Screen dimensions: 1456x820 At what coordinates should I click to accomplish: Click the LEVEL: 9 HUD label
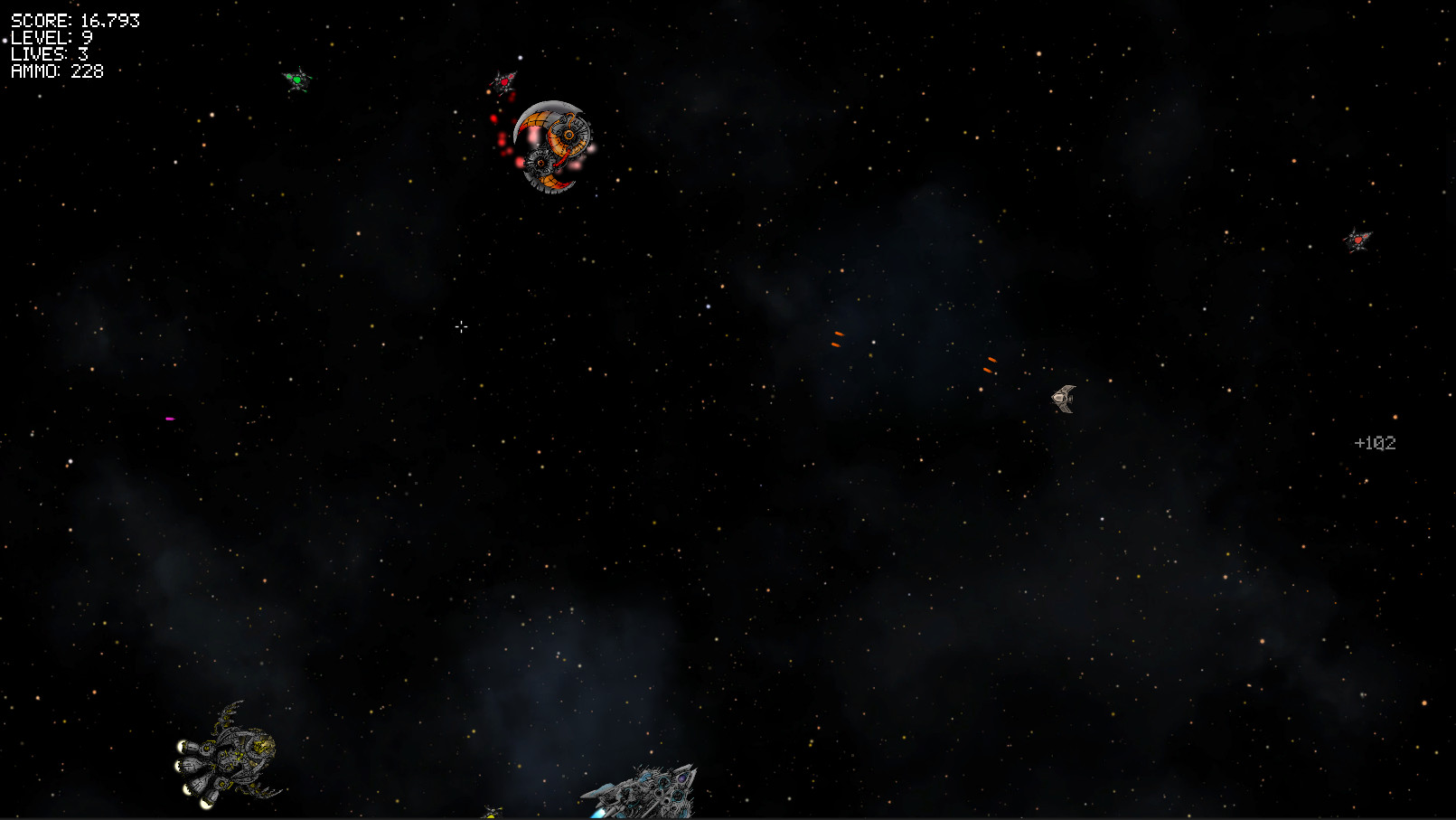pos(50,38)
